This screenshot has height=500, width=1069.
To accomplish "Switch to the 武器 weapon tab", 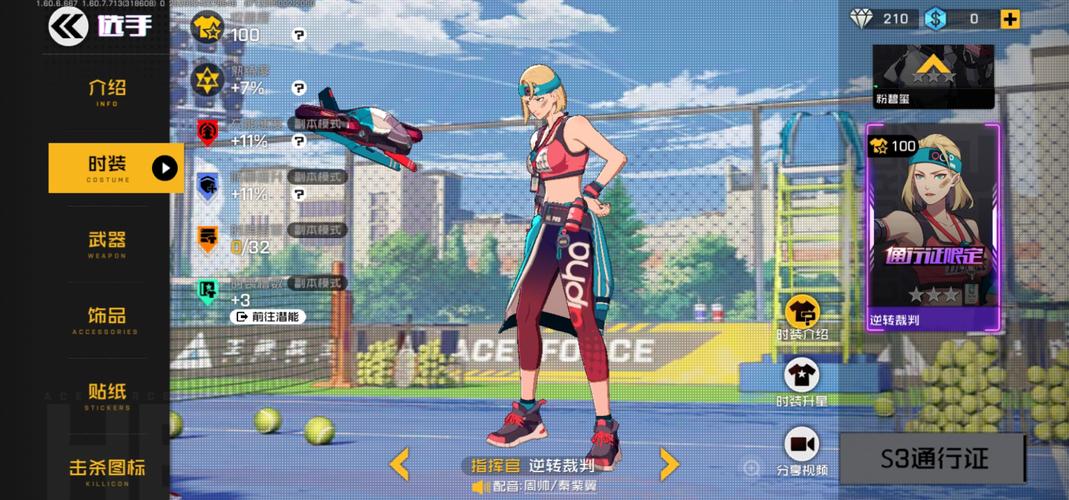I will pyautogui.click(x=107, y=243).
